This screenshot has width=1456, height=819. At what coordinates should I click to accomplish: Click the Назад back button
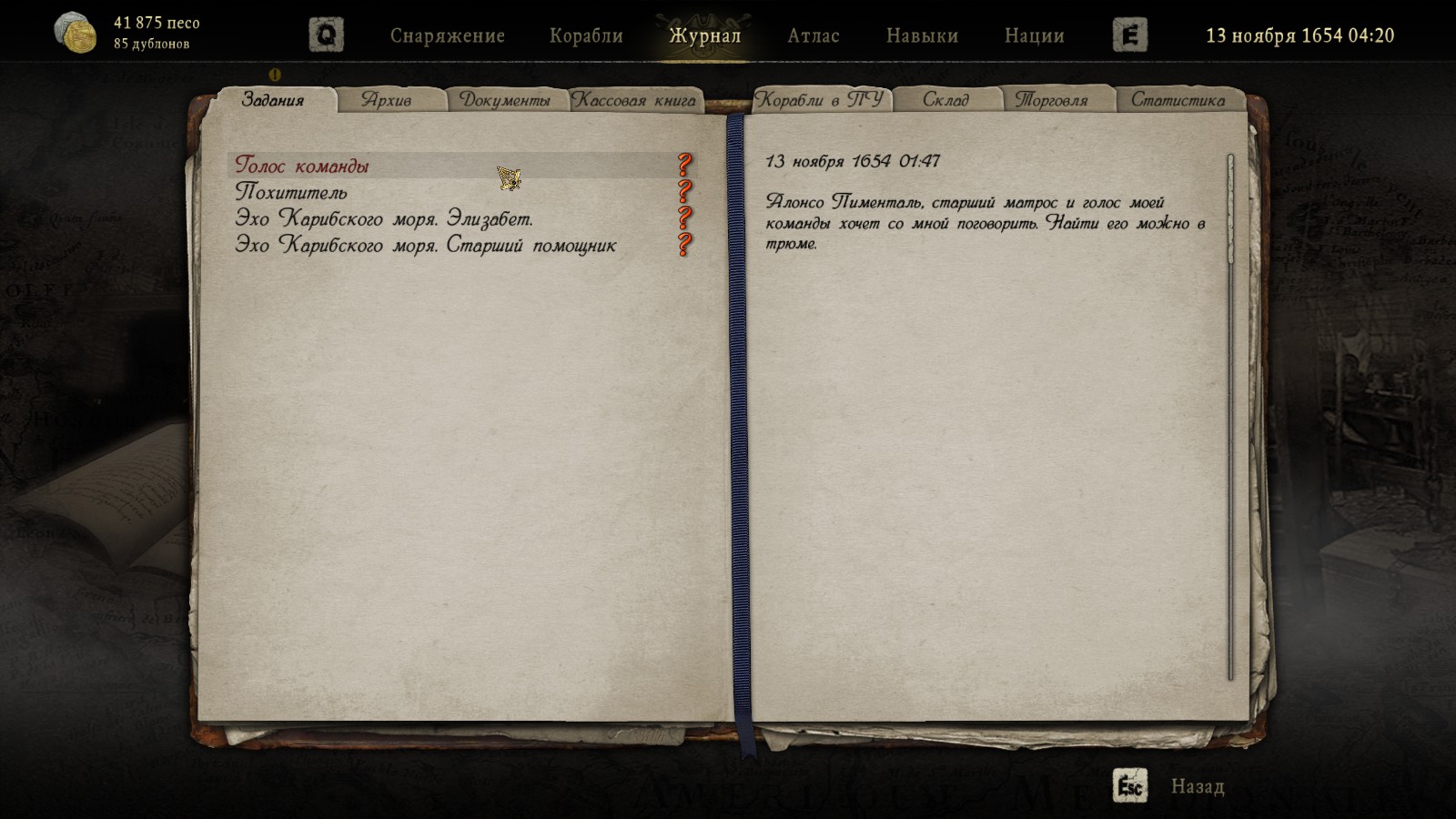(1196, 786)
